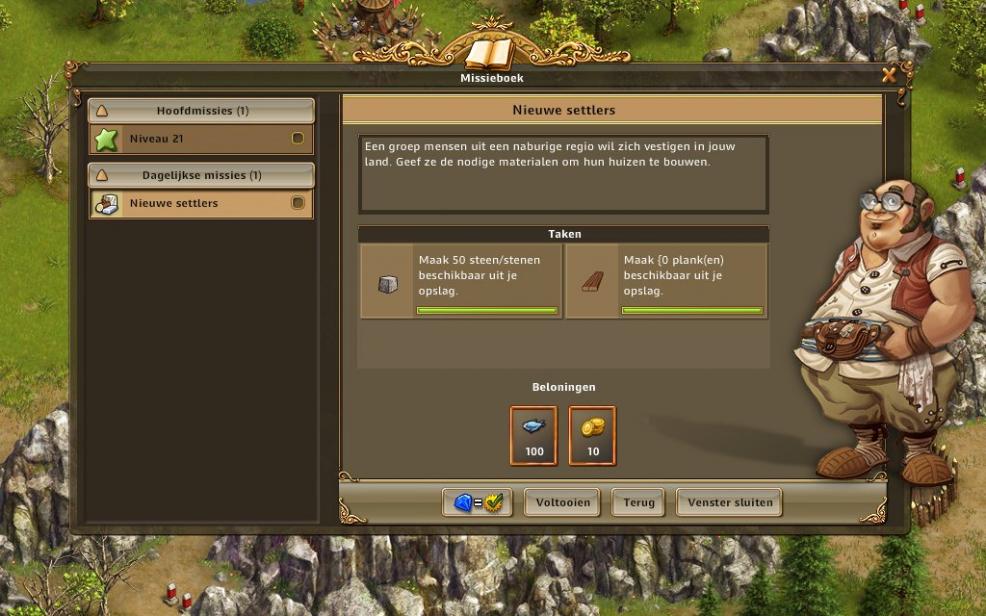Select the 100 fish reward icon
986x616 pixels.
pyautogui.click(x=534, y=435)
